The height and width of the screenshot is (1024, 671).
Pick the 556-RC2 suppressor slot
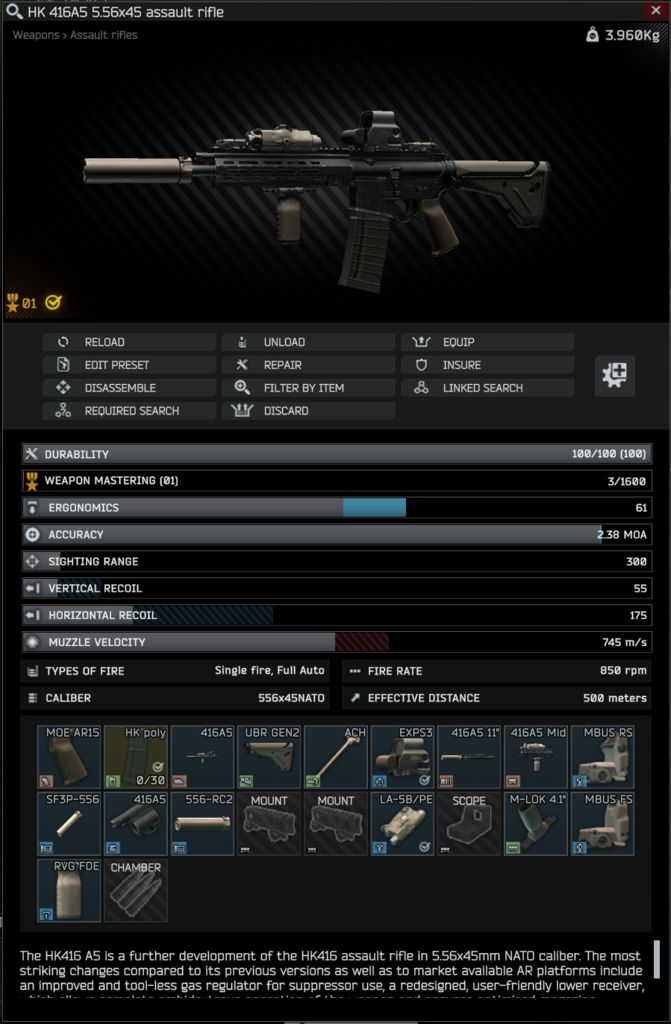click(202, 824)
